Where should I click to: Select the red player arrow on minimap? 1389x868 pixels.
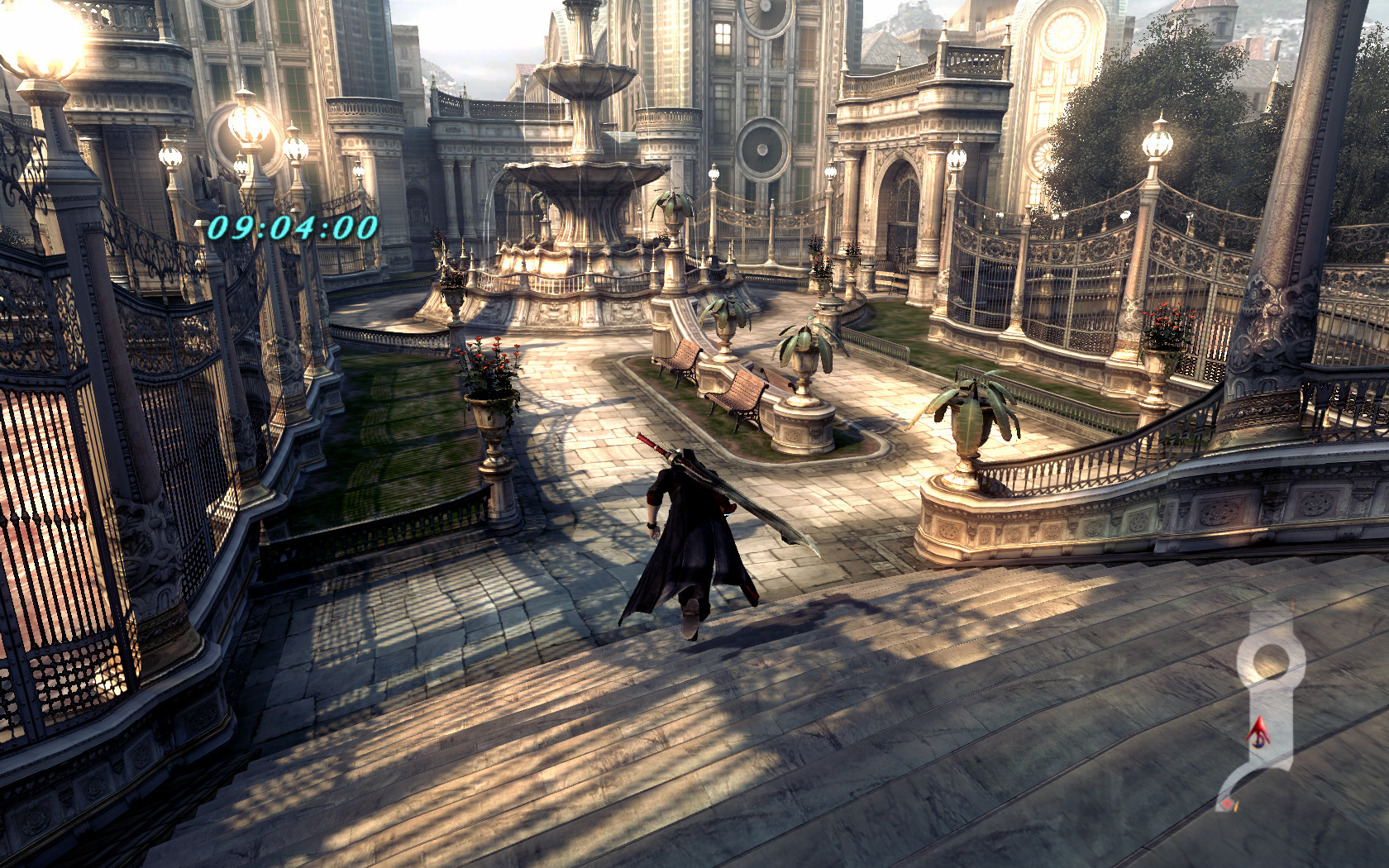1258,732
